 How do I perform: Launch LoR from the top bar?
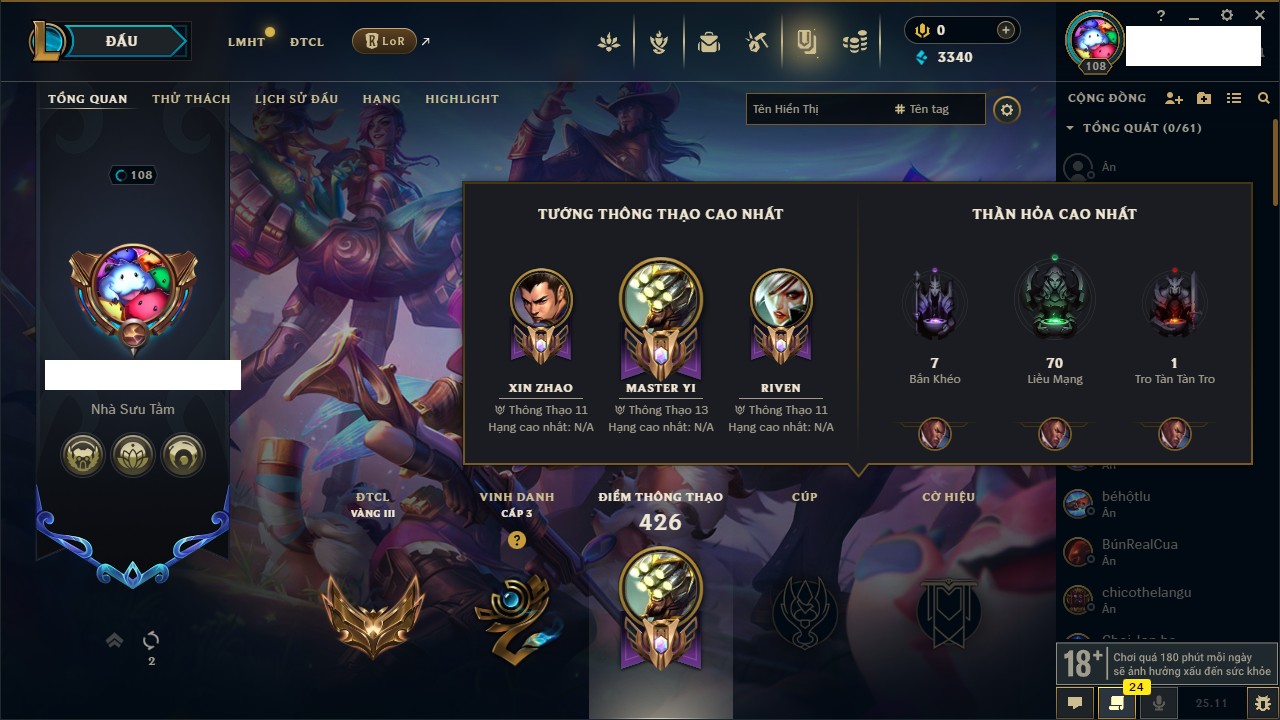384,41
